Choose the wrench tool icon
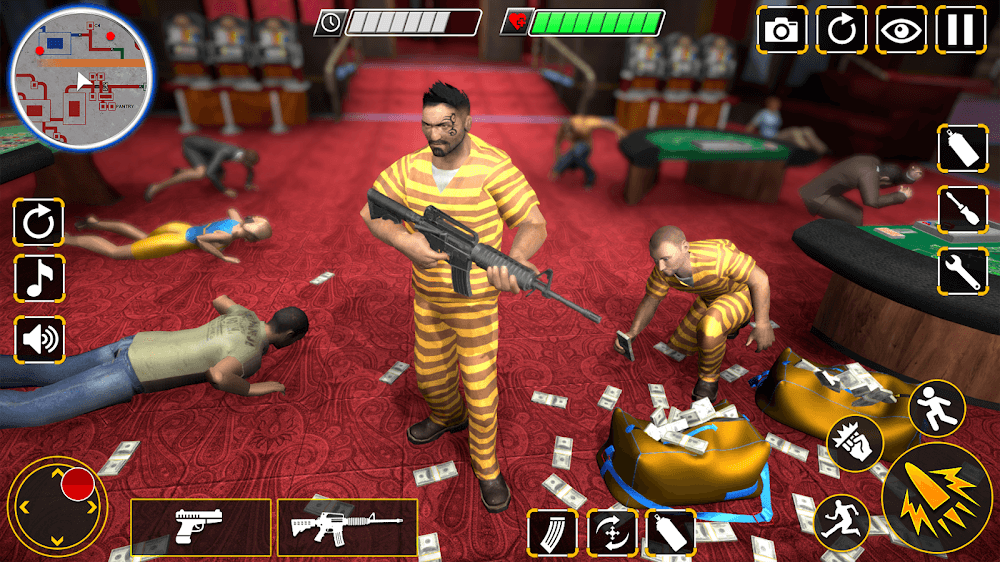 [x=962, y=269]
